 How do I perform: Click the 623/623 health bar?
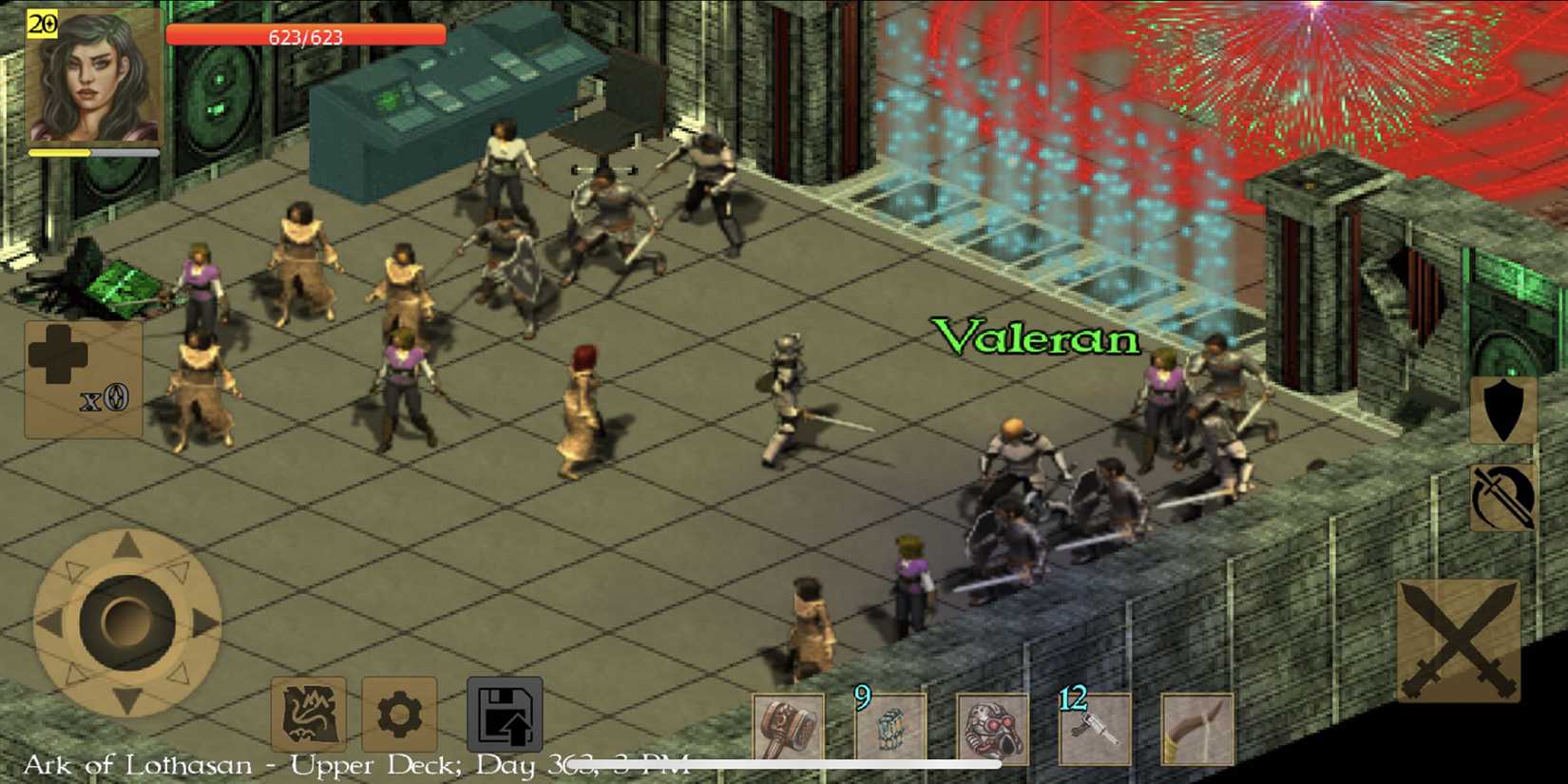[304, 34]
